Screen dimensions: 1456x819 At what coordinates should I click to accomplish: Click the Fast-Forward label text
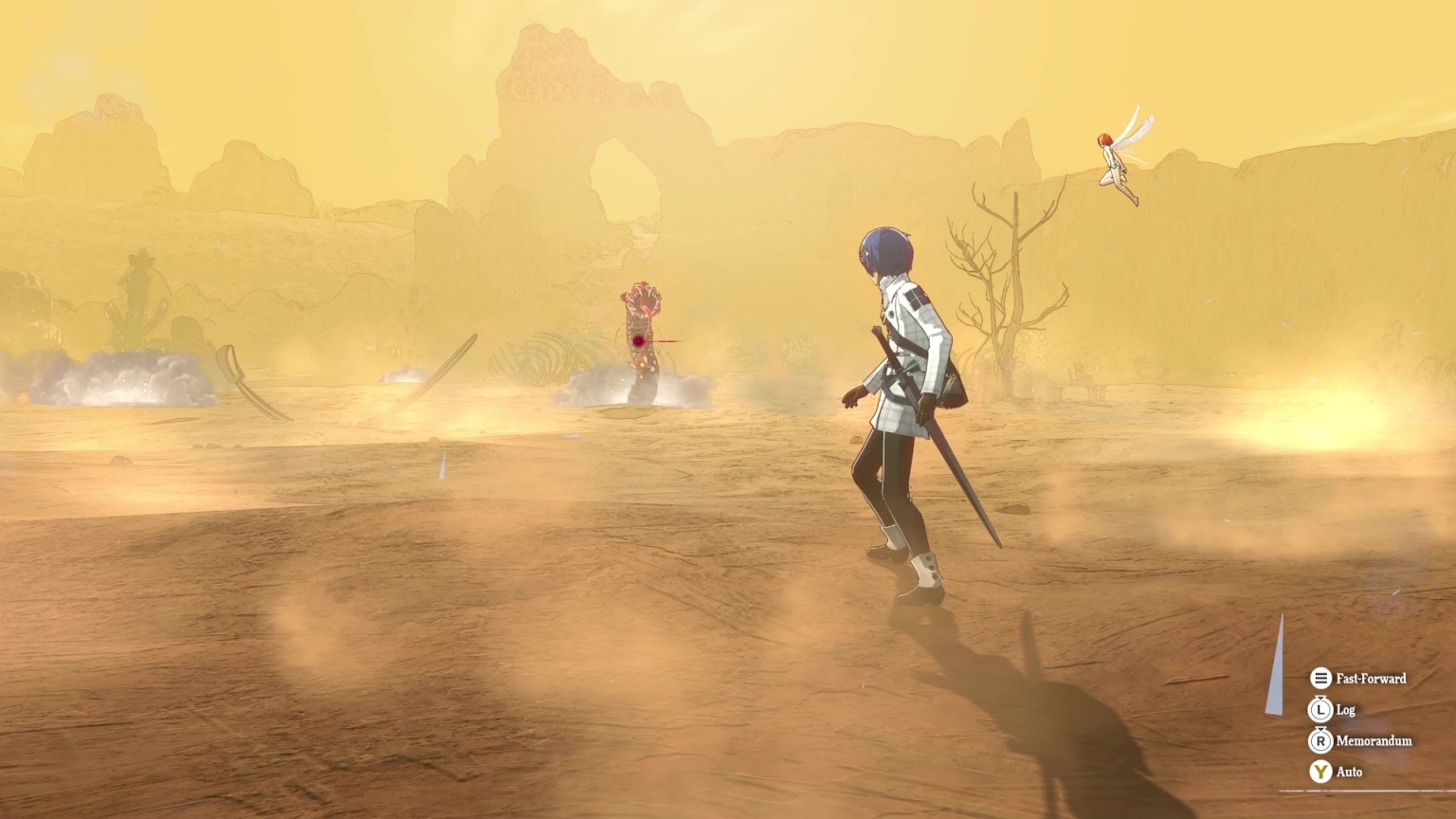point(1372,679)
